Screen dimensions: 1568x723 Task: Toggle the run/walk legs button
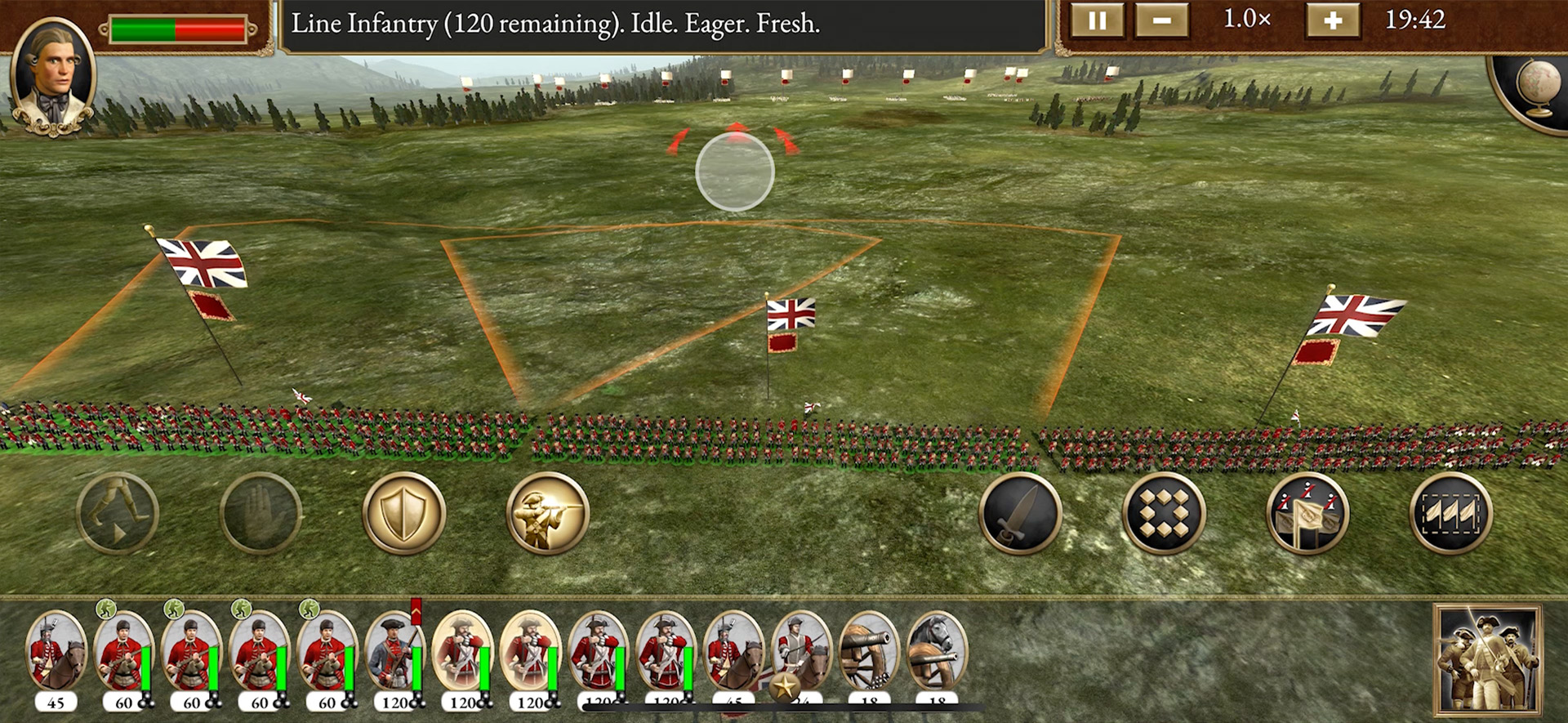click(x=118, y=513)
